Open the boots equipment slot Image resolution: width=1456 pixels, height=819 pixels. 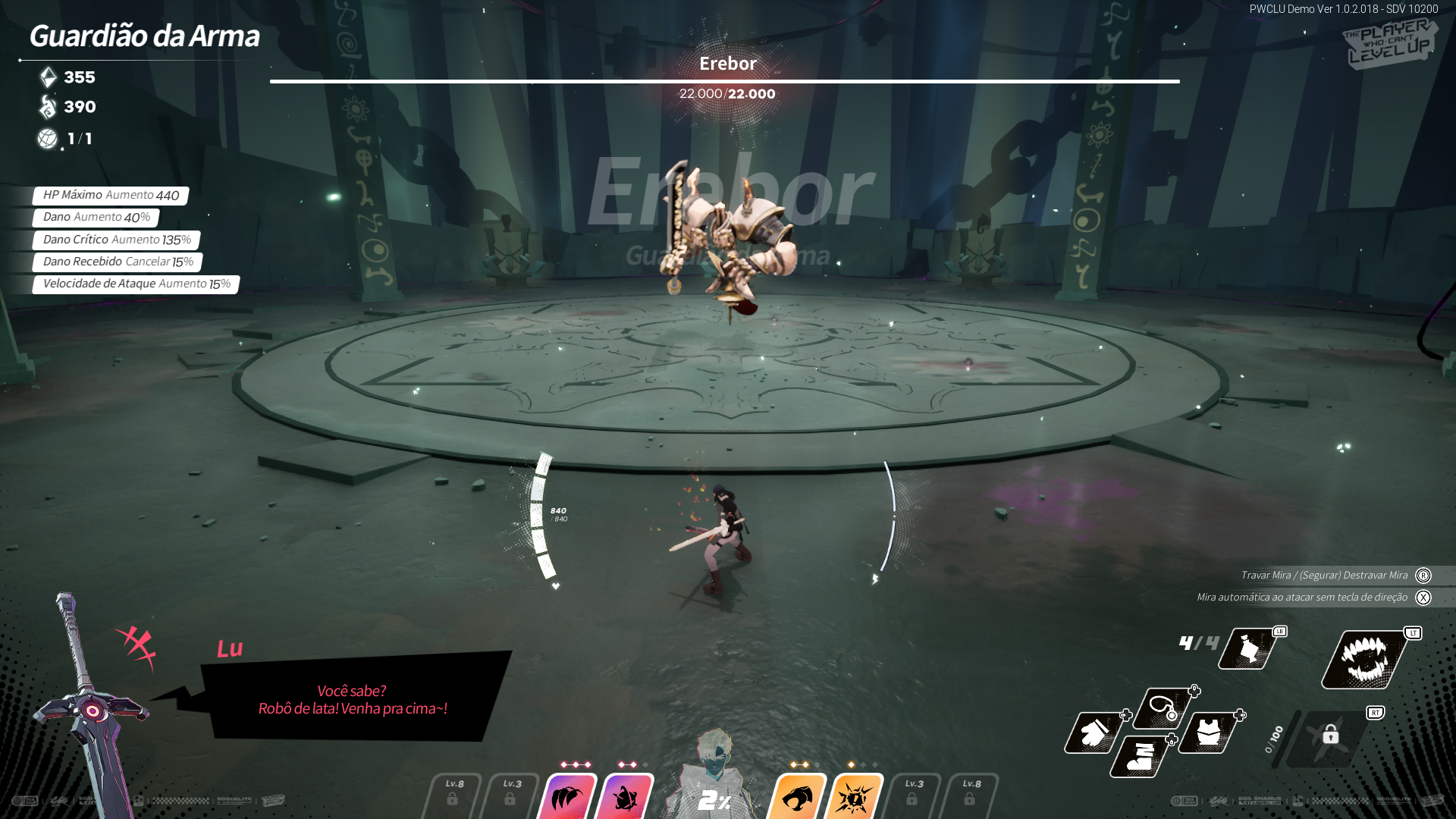pyautogui.click(x=1140, y=755)
